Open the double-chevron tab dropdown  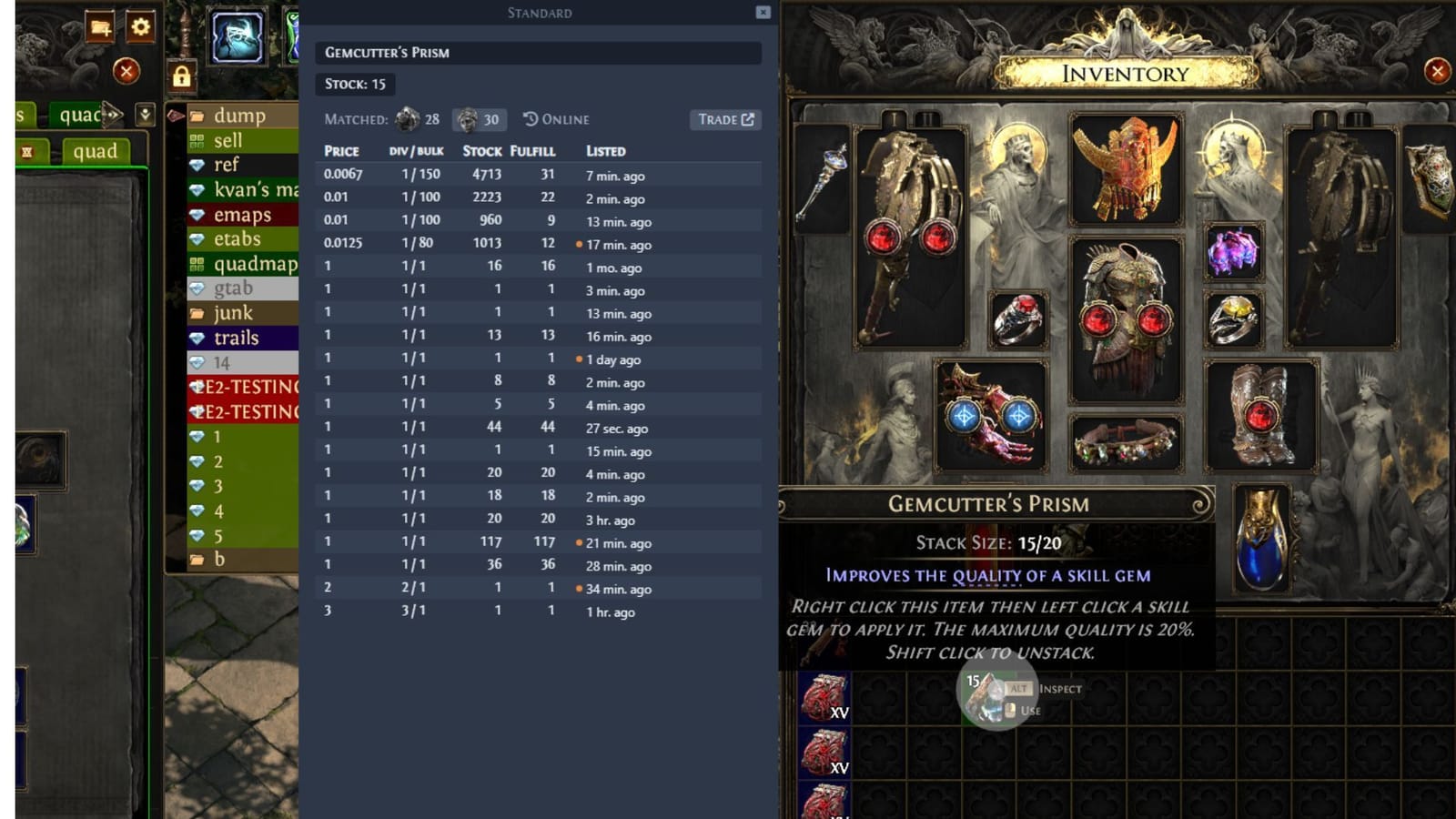click(x=146, y=116)
